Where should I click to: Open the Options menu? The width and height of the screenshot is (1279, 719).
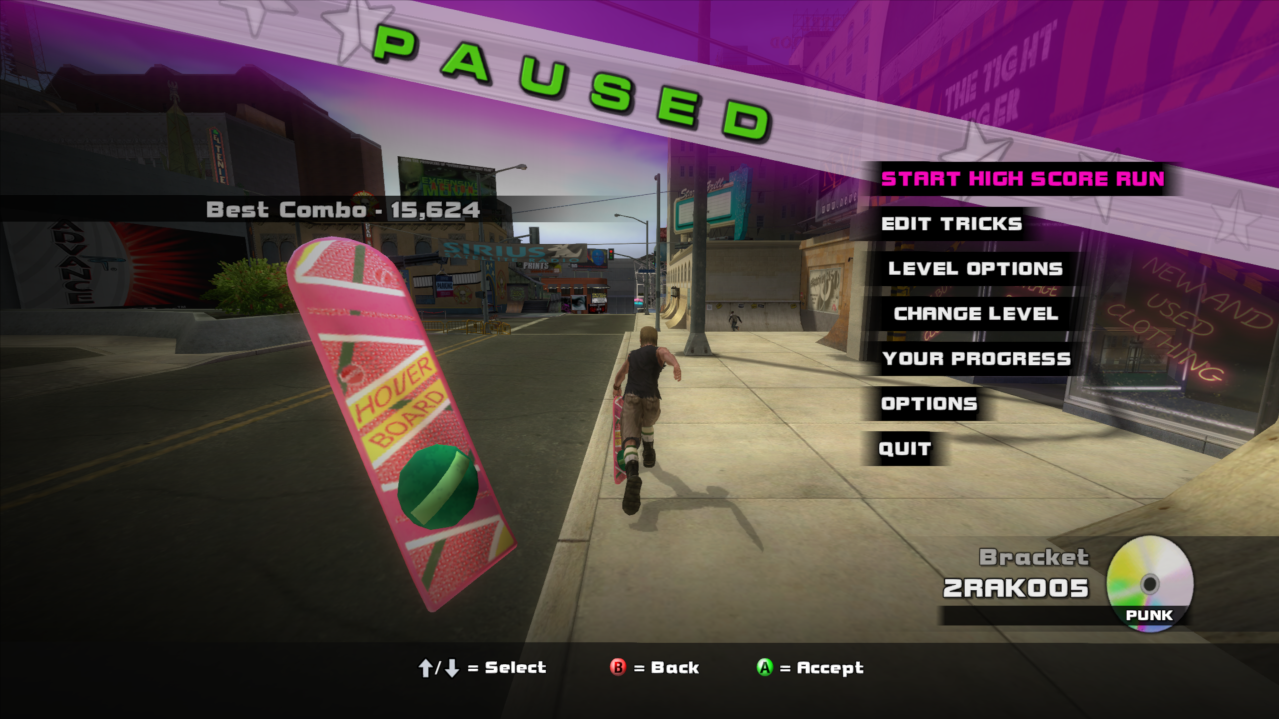point(928,404)
